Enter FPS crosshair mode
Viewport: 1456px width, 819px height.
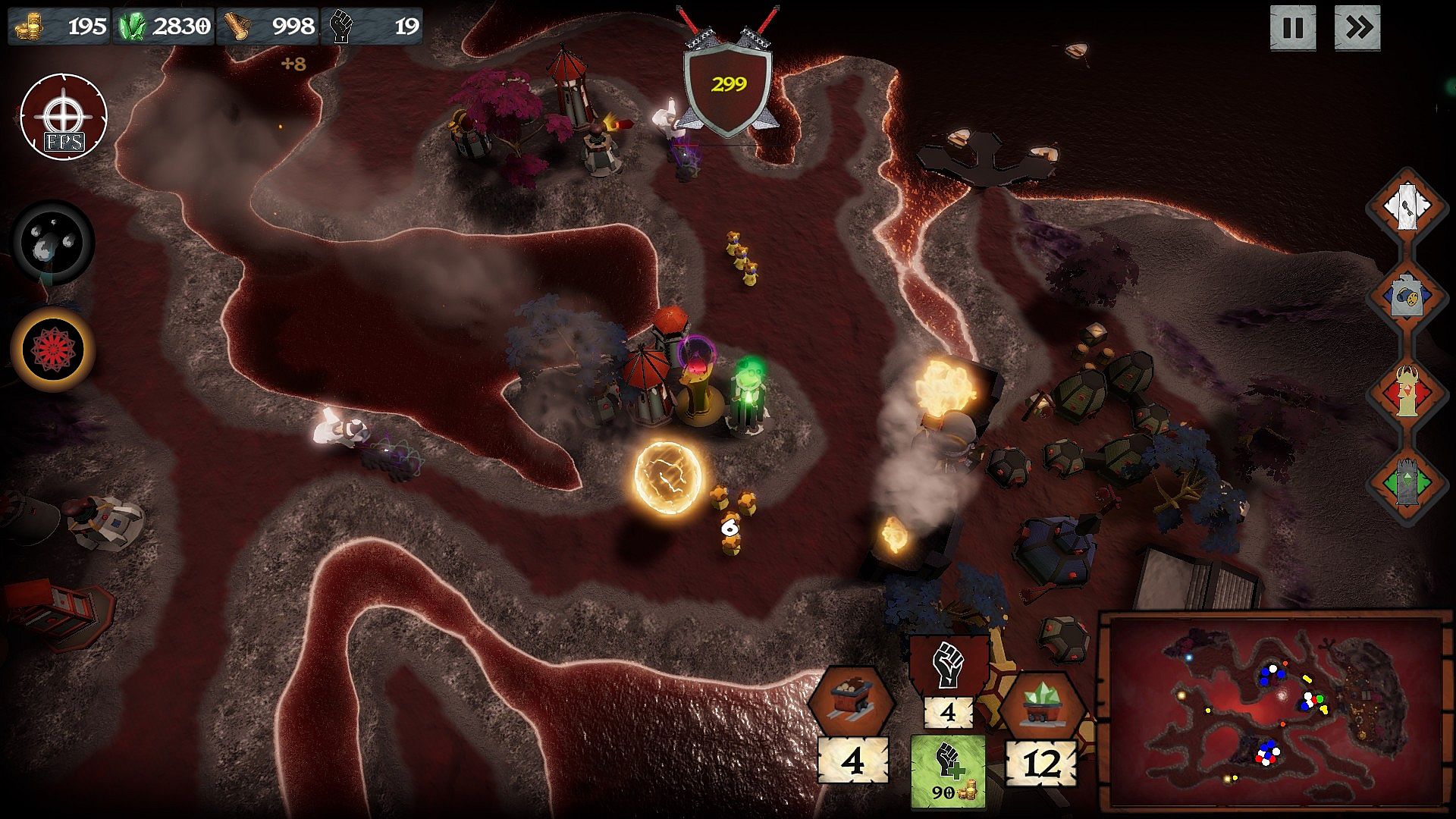[64, 118]
